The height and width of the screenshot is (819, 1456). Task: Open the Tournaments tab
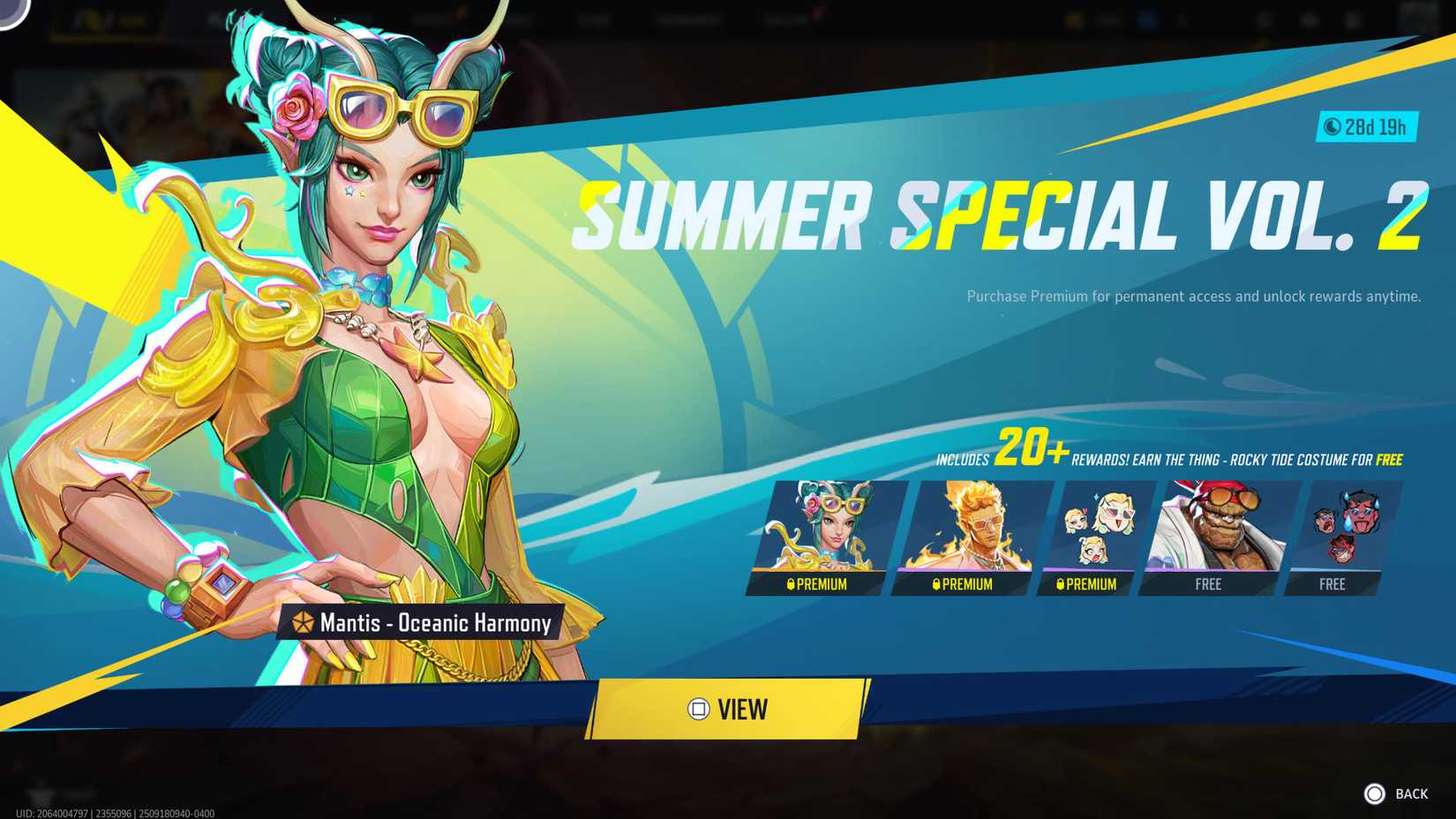(x=688, y=19)
